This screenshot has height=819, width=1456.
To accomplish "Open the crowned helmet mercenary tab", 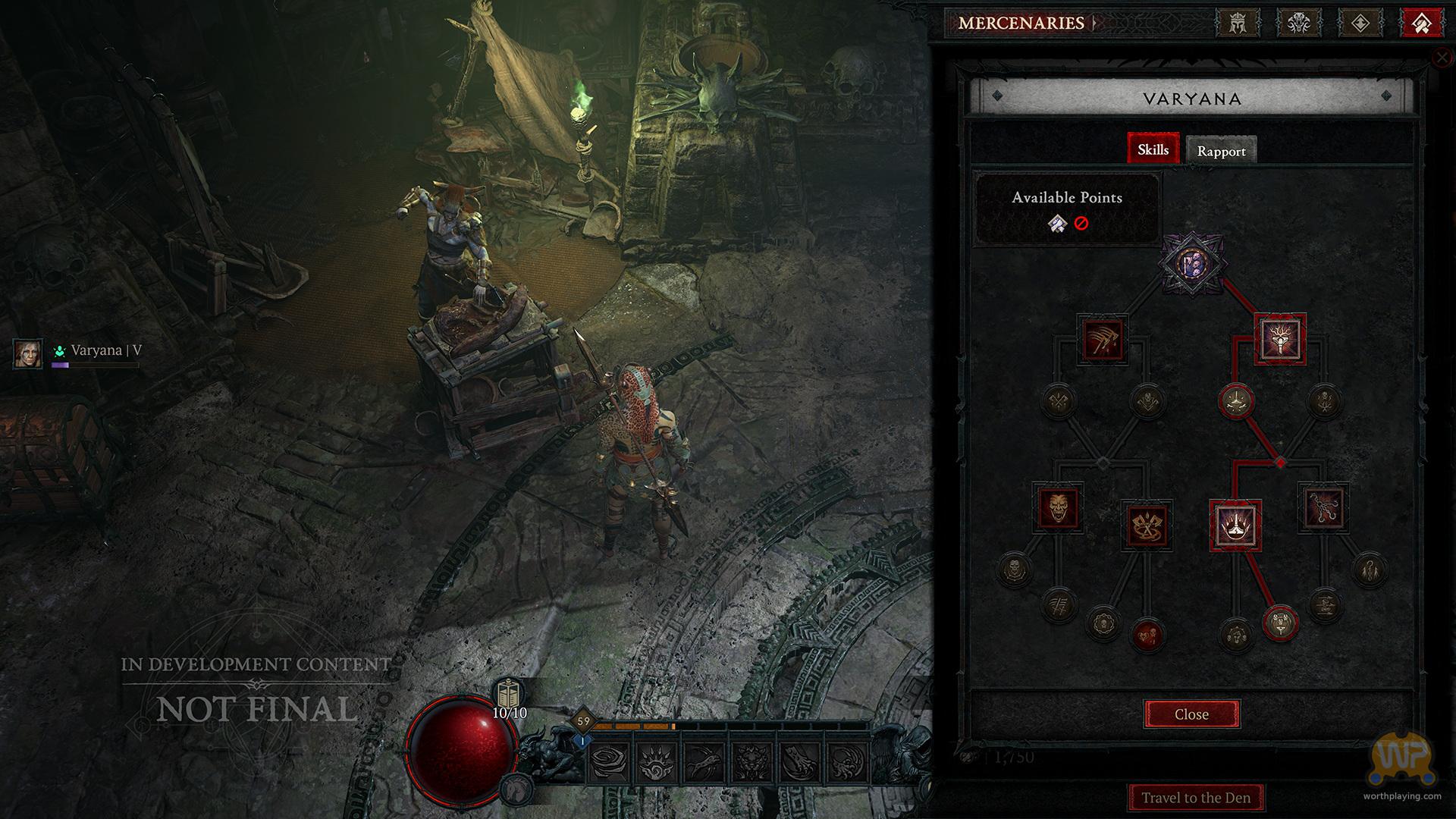I will point(1238,23).
